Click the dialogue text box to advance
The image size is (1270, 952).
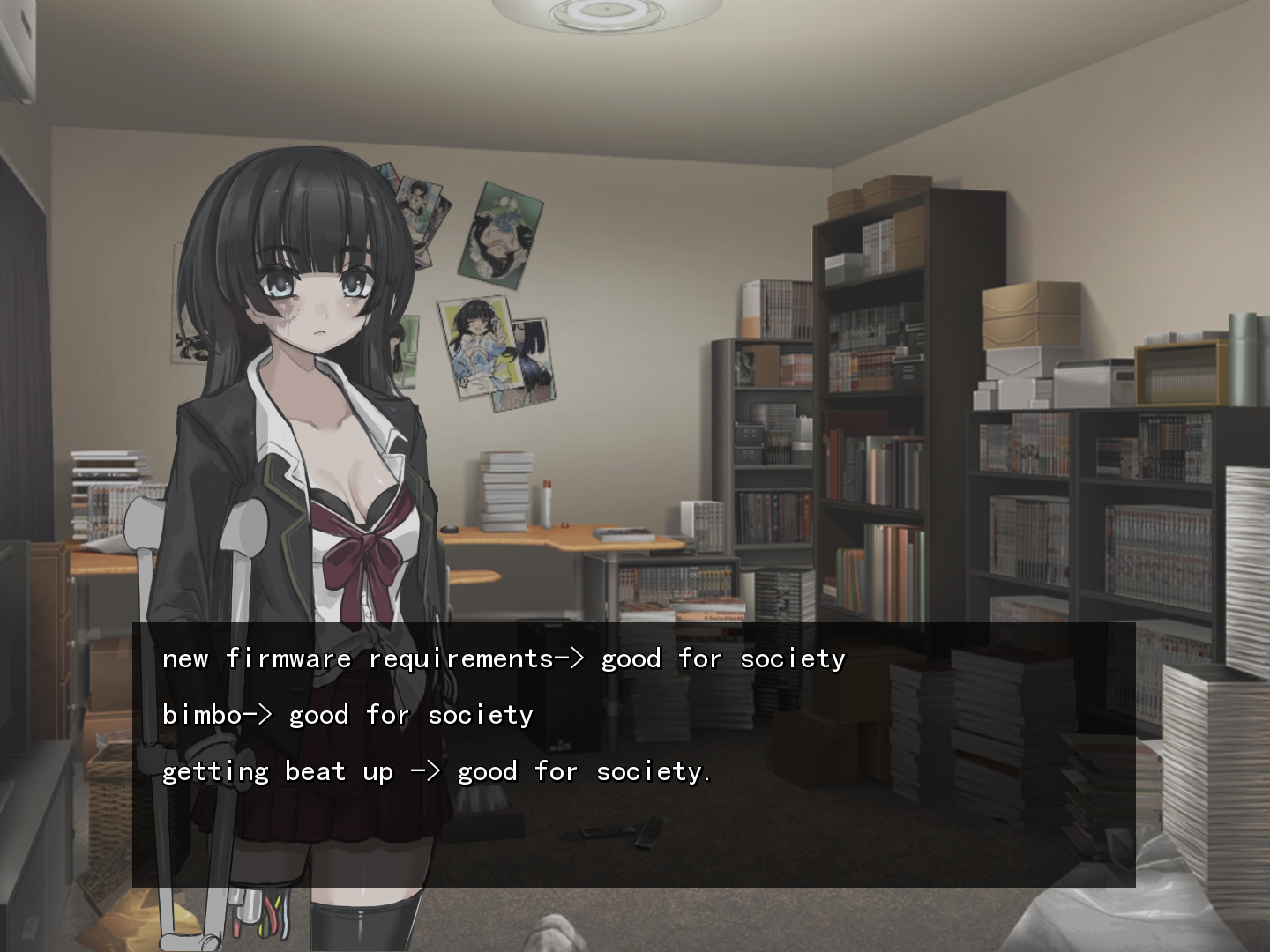point(633,754)
